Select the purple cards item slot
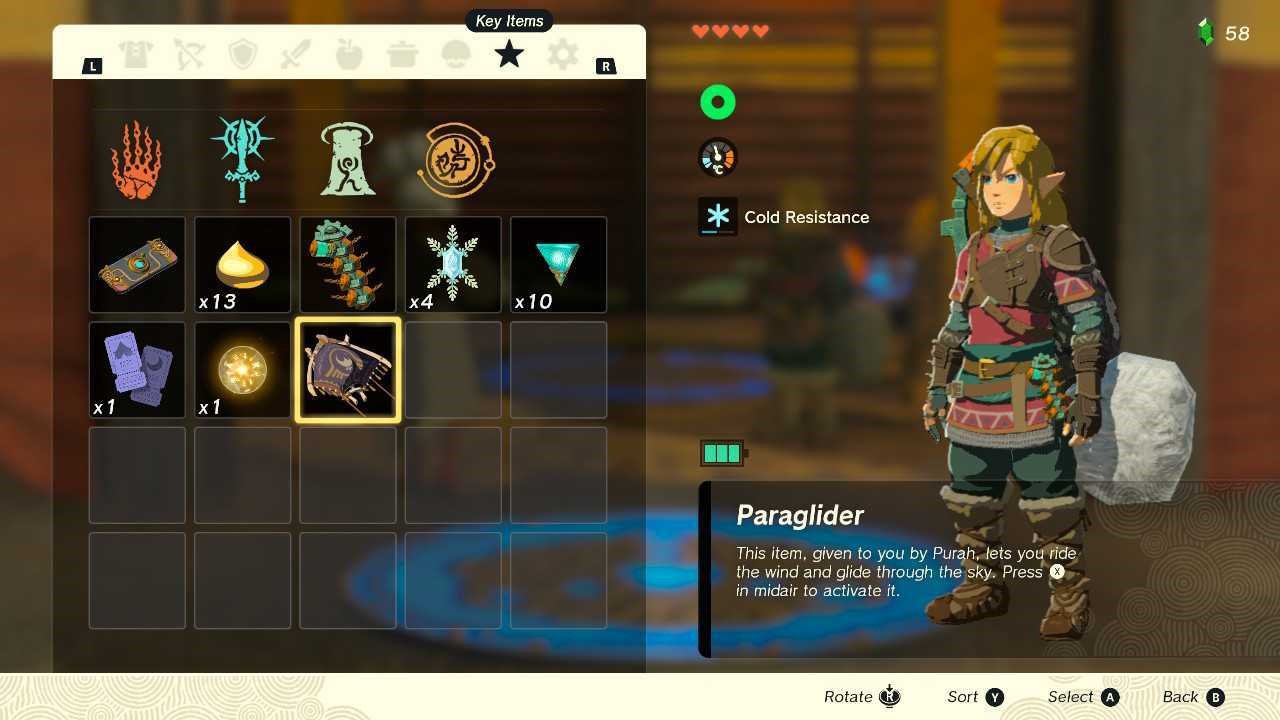The image size is (1280, 720). coord(137,370)
